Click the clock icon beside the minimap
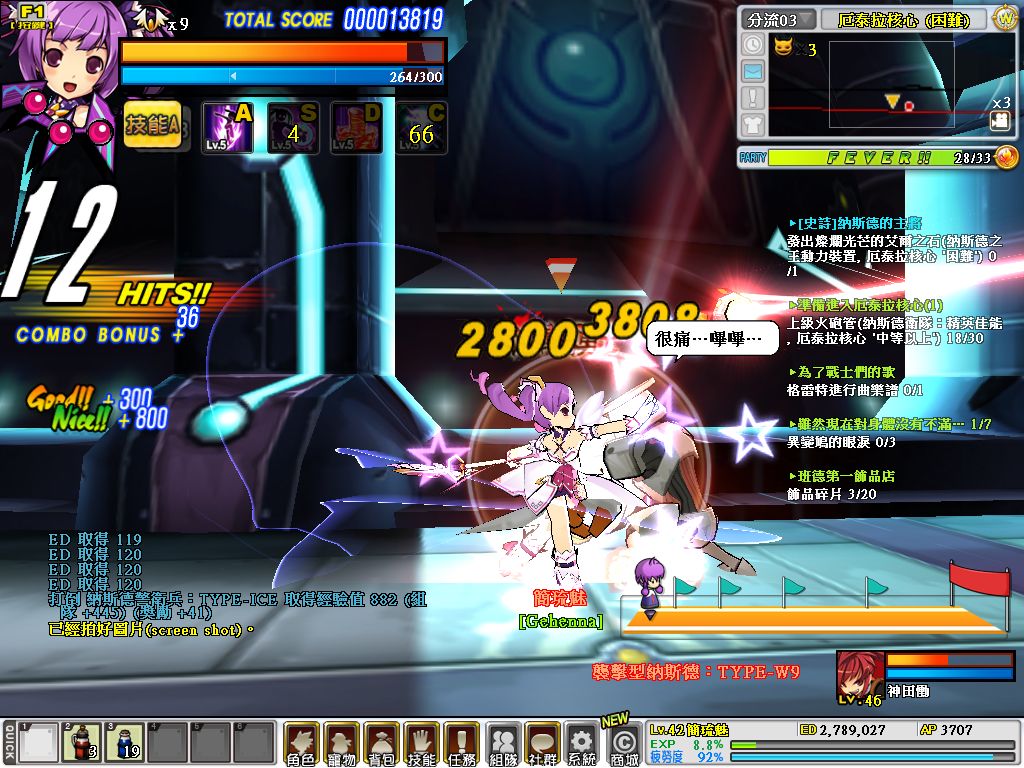Image resolution: width=1024 pixels, height=768 pixels. (x=754, y=45)
